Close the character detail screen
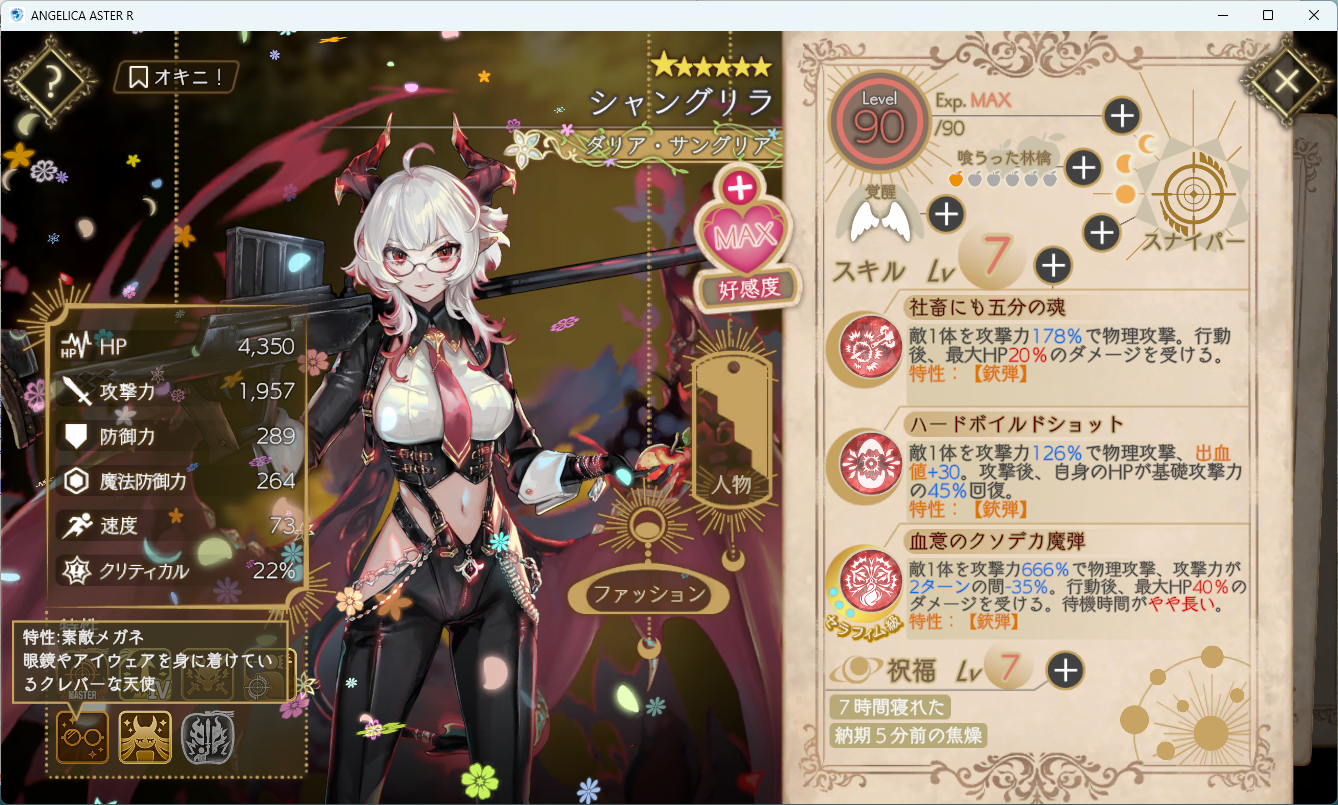 point(1286,82)
